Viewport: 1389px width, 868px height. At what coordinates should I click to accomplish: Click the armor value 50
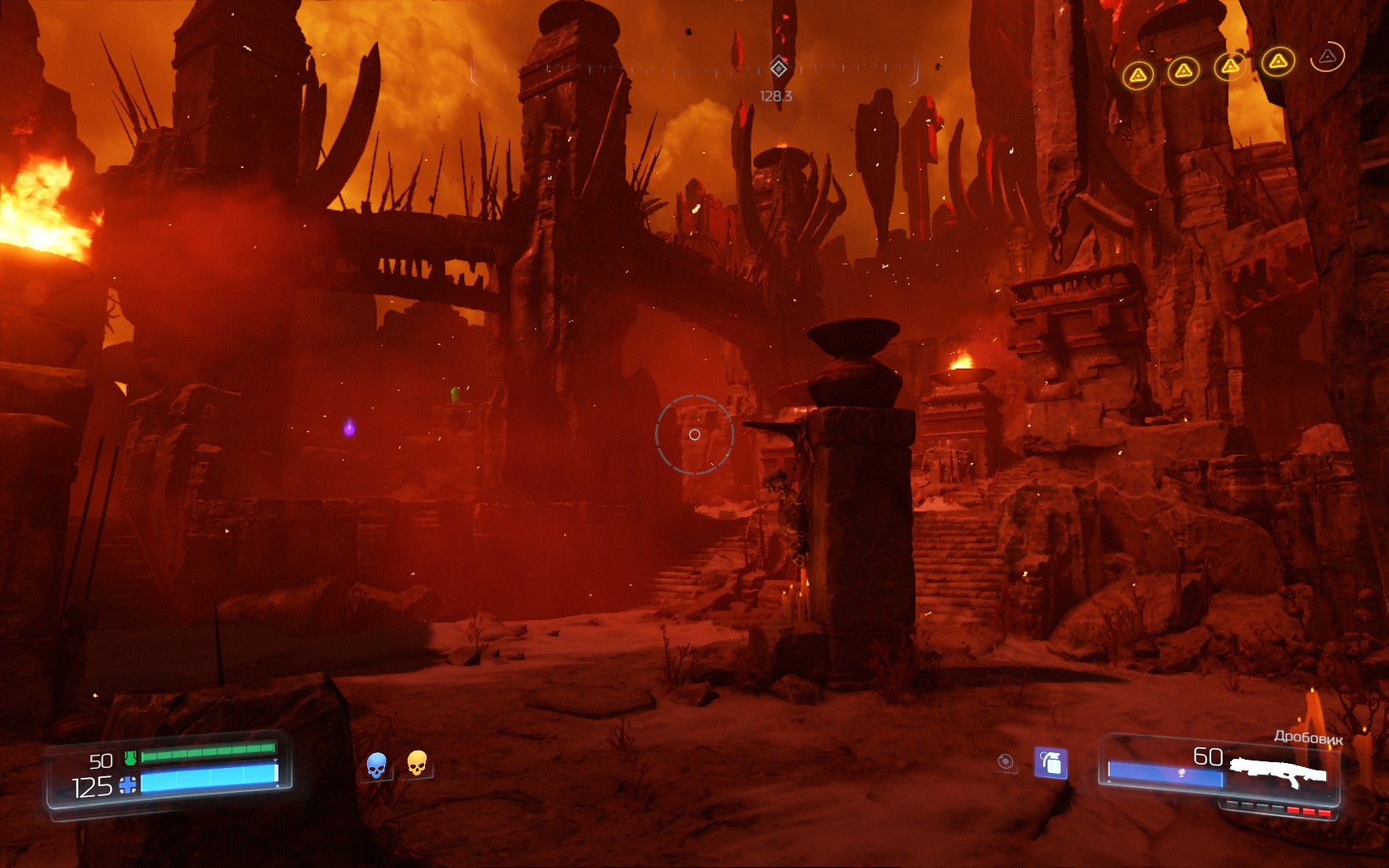pos(103,761)
